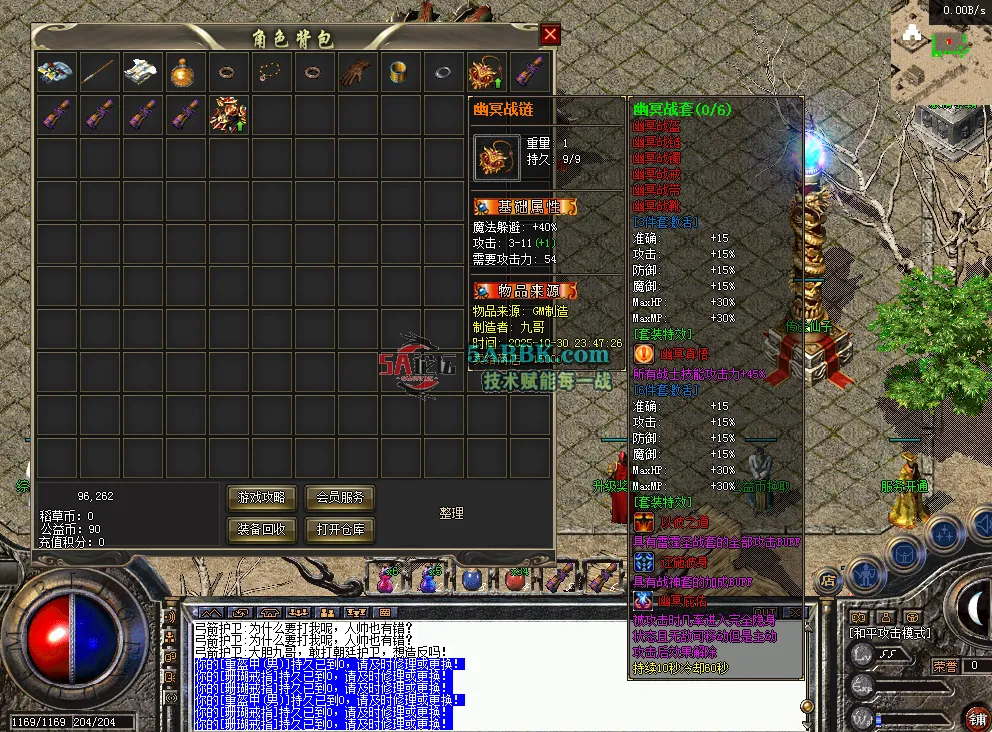Select the brown leather gloves item
This screenshot has height=732, width=992.
pos(356,72)
